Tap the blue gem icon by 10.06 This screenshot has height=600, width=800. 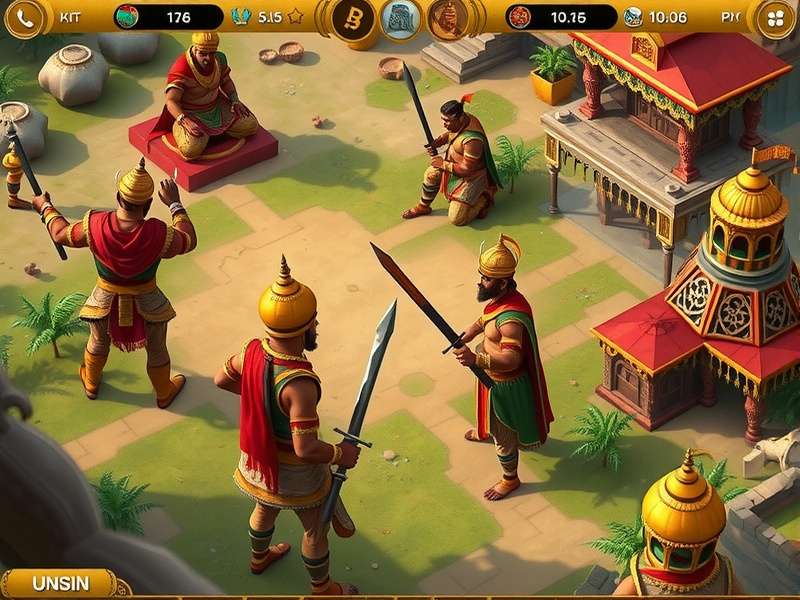pyautogui.click(x=633, y=17)
